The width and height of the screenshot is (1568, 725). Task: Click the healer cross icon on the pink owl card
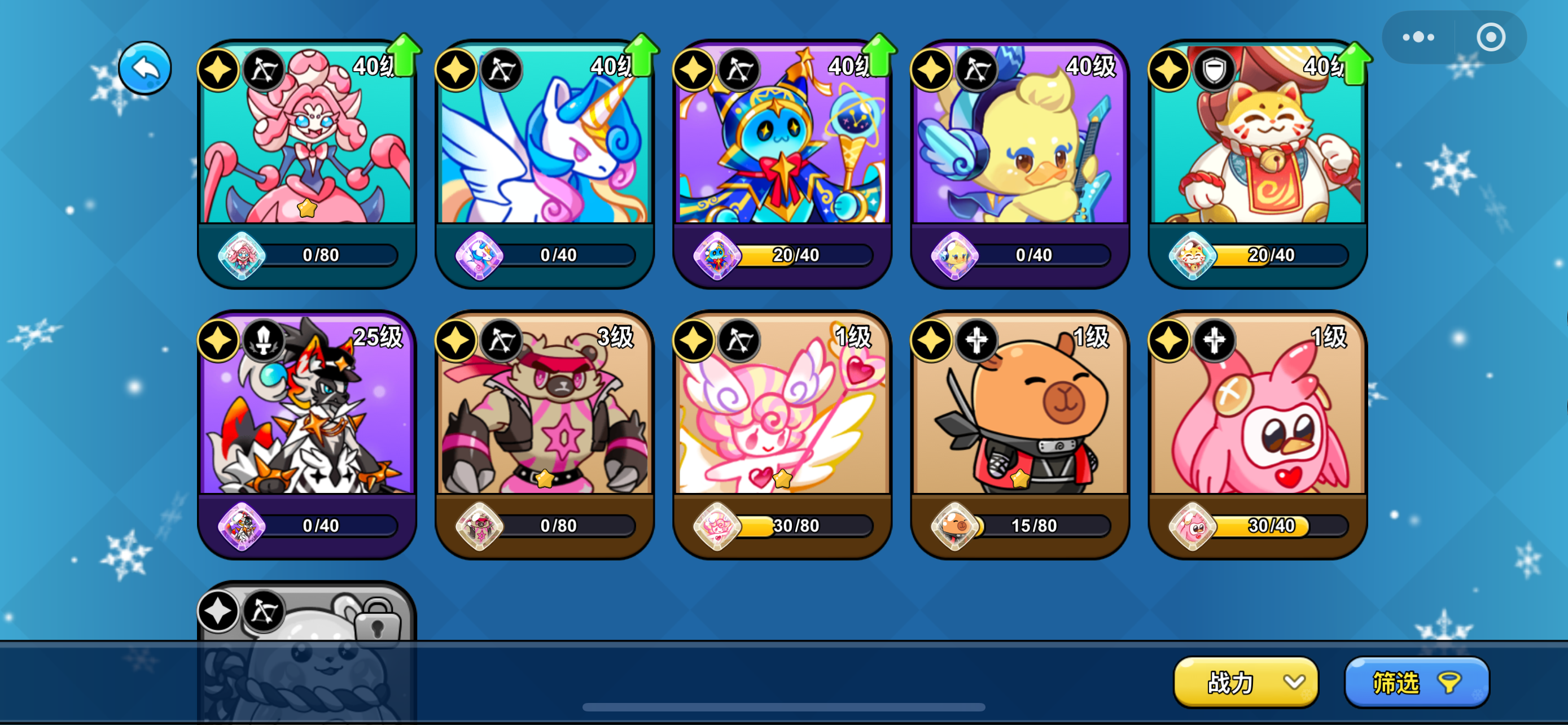tap(1215, 340)
